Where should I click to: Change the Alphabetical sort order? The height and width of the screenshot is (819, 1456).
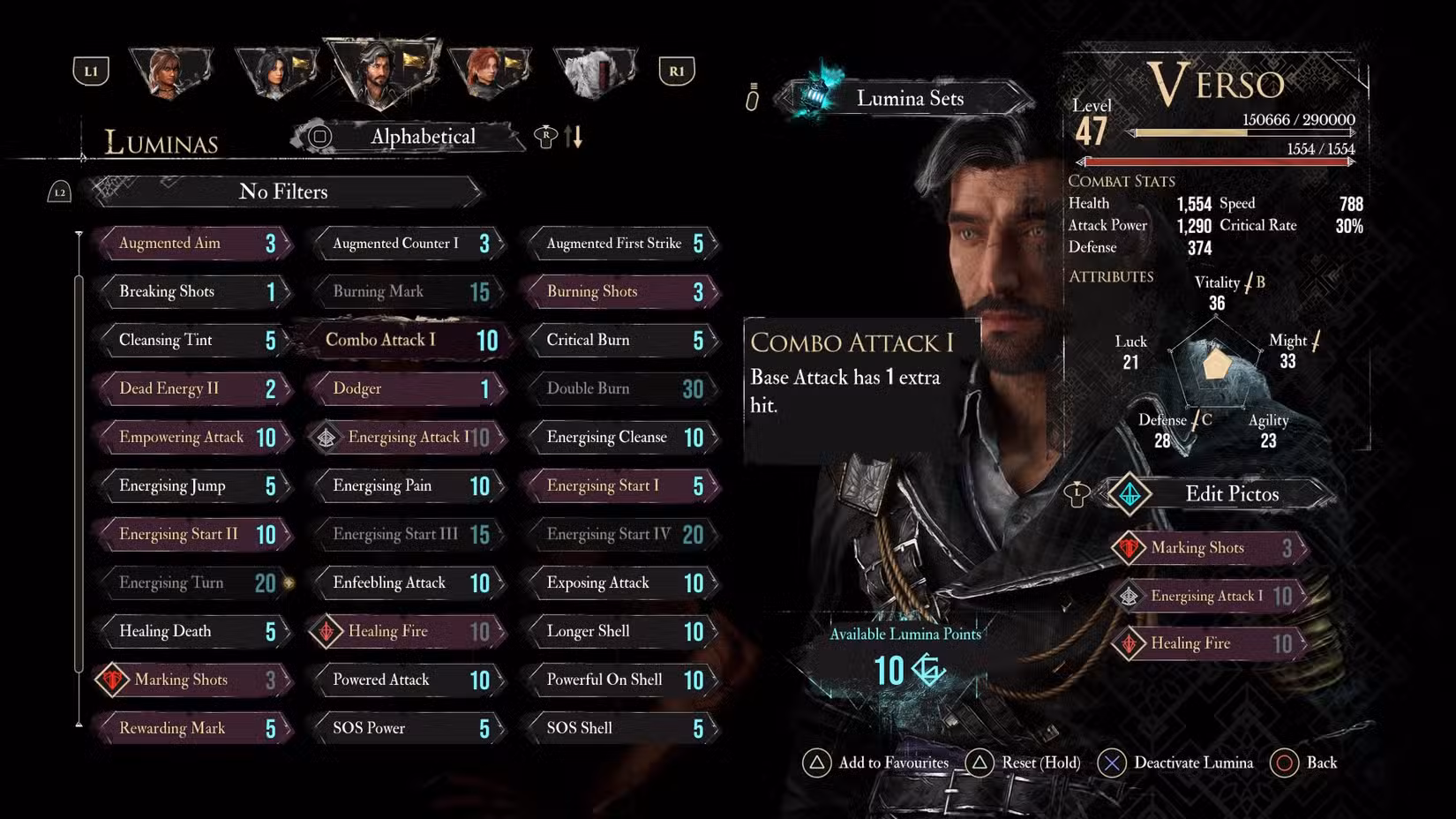pyautogui.click(x=422, y=137)
